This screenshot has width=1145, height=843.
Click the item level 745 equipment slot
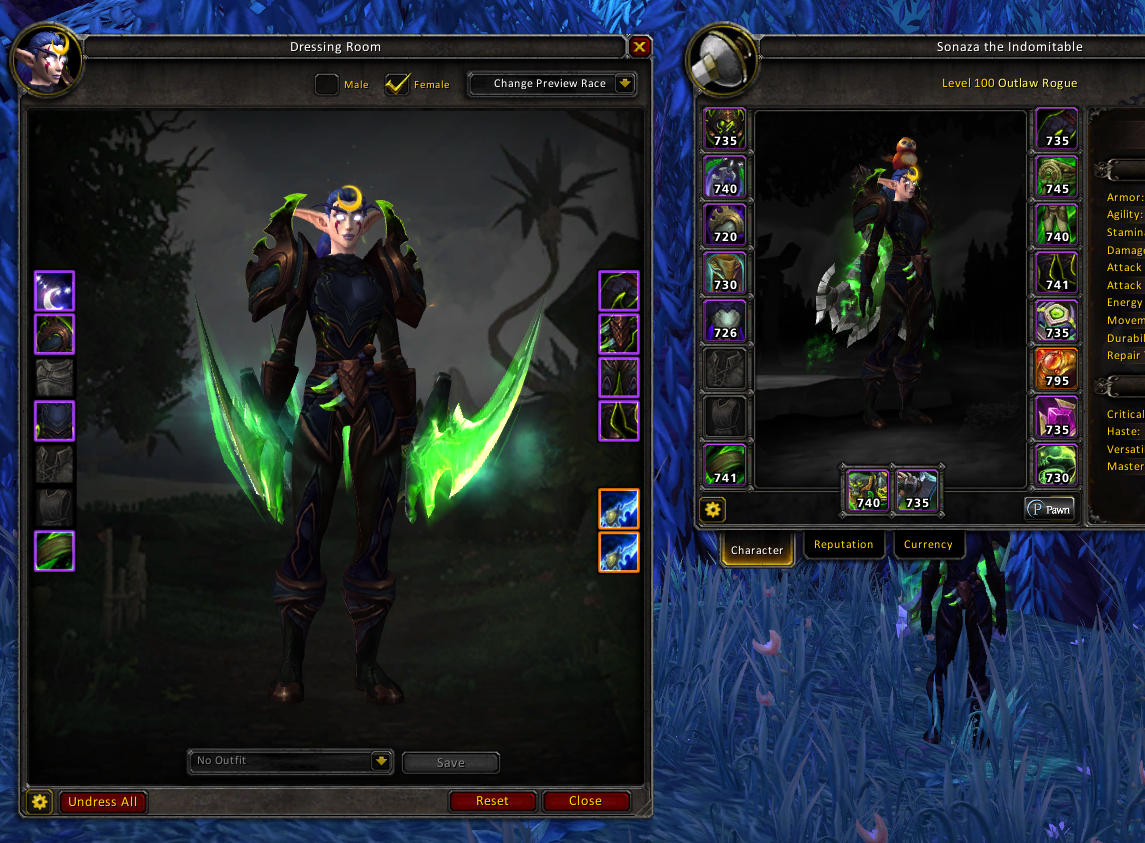tap(1056, 176)
